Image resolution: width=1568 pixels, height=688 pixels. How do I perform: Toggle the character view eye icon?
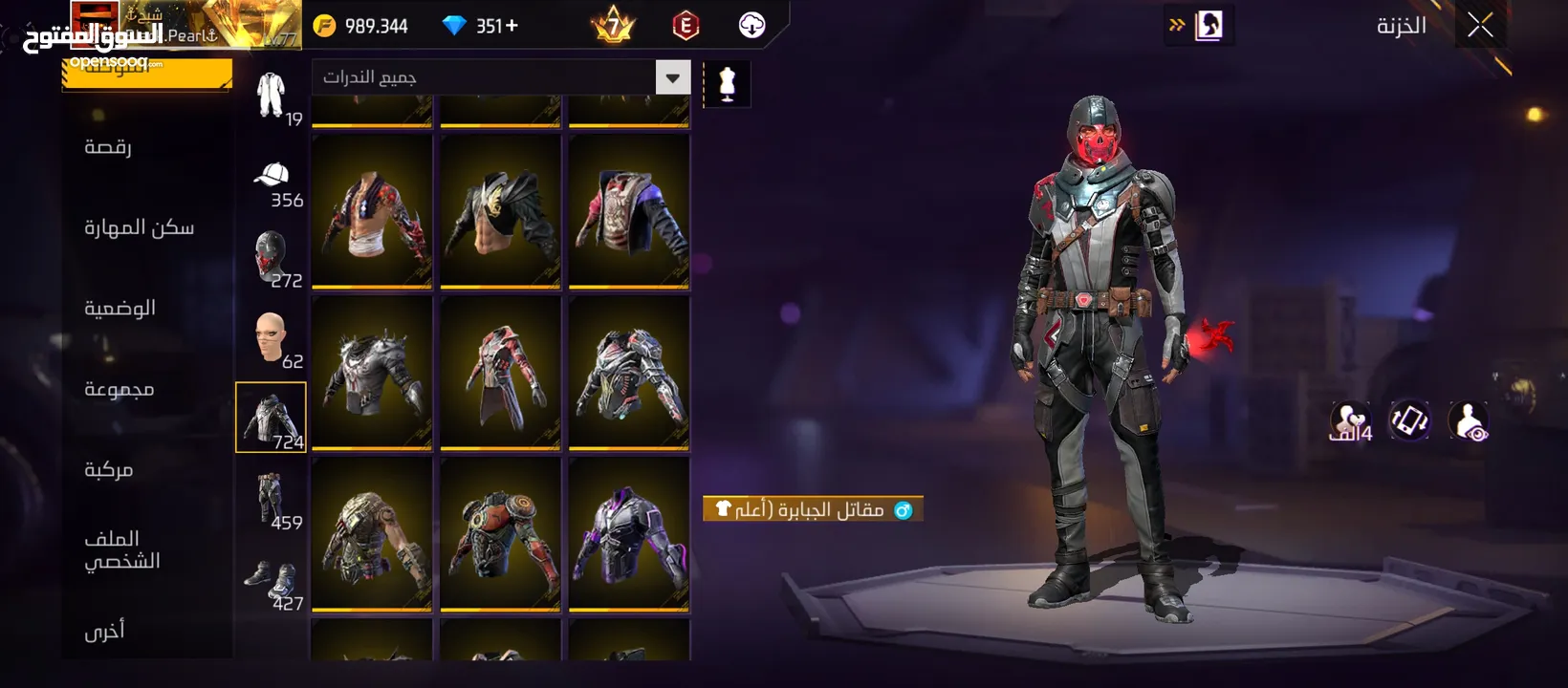(1468, 420)
